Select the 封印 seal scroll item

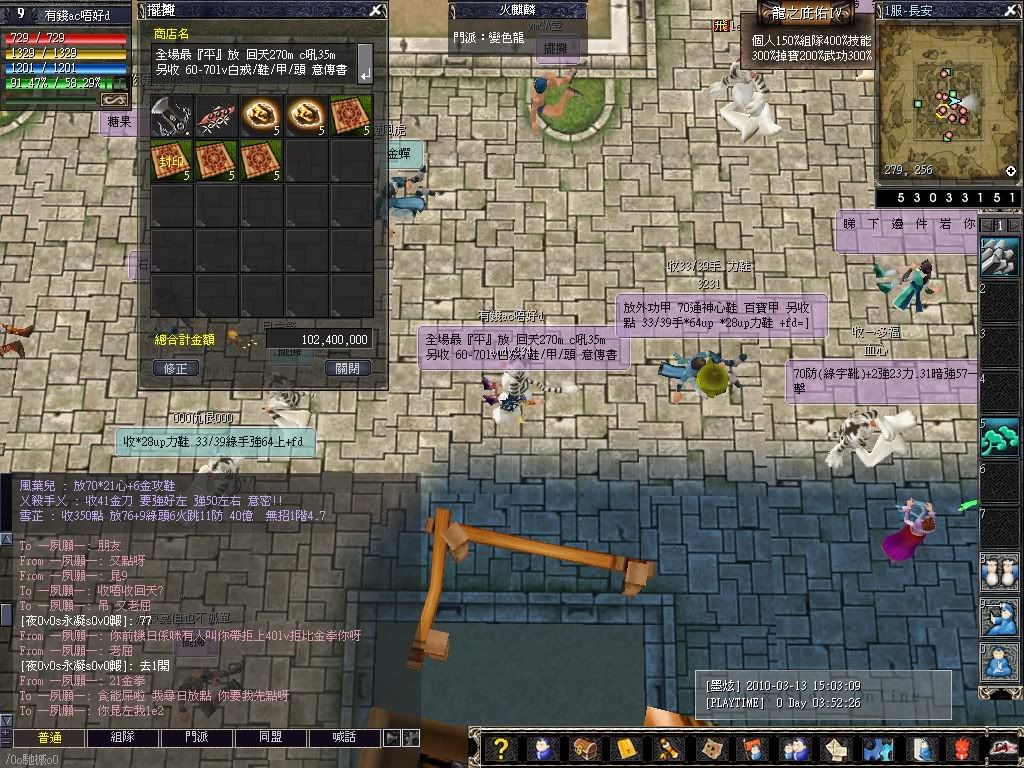170,160
